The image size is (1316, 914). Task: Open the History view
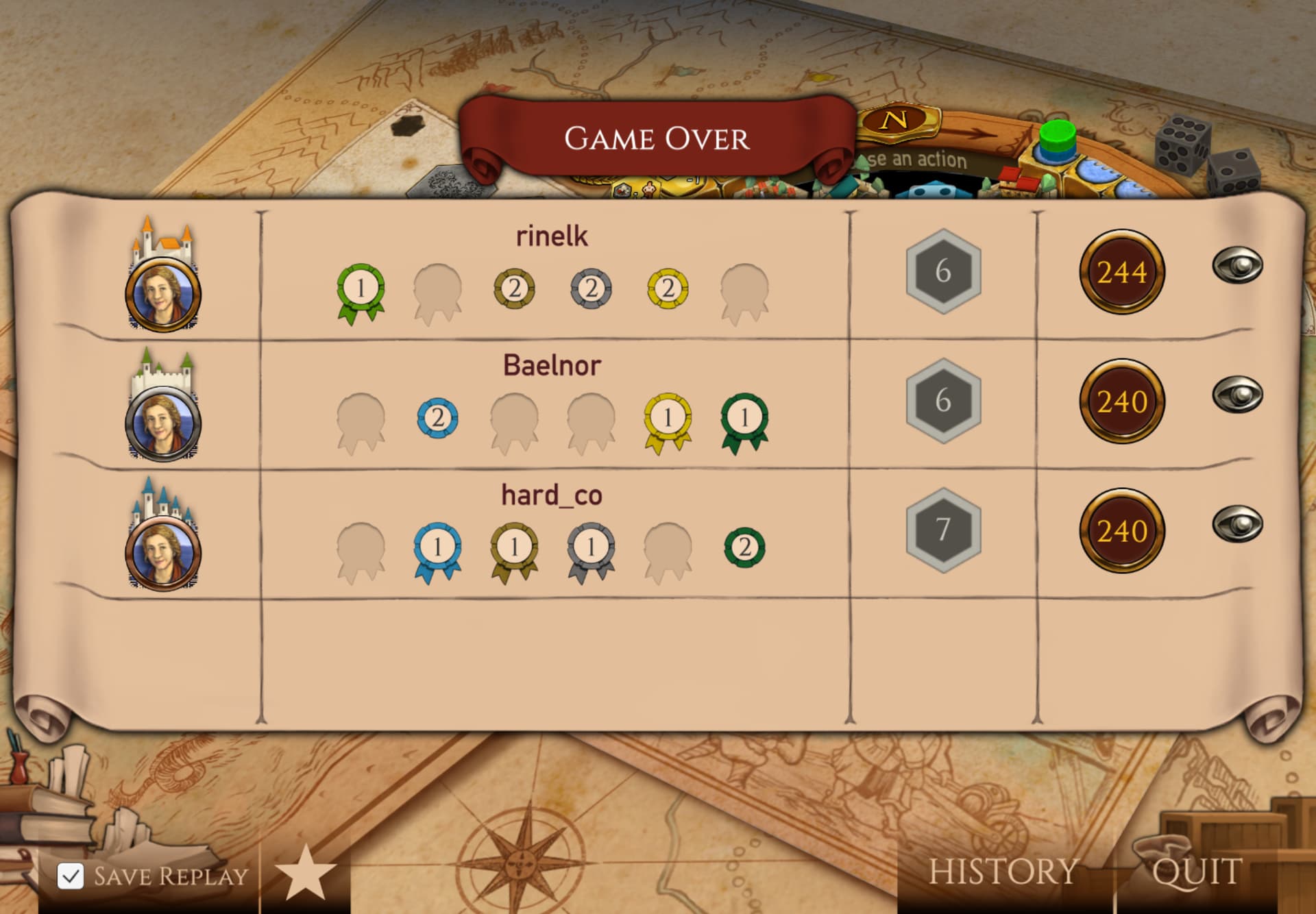tap(1003, 872)
